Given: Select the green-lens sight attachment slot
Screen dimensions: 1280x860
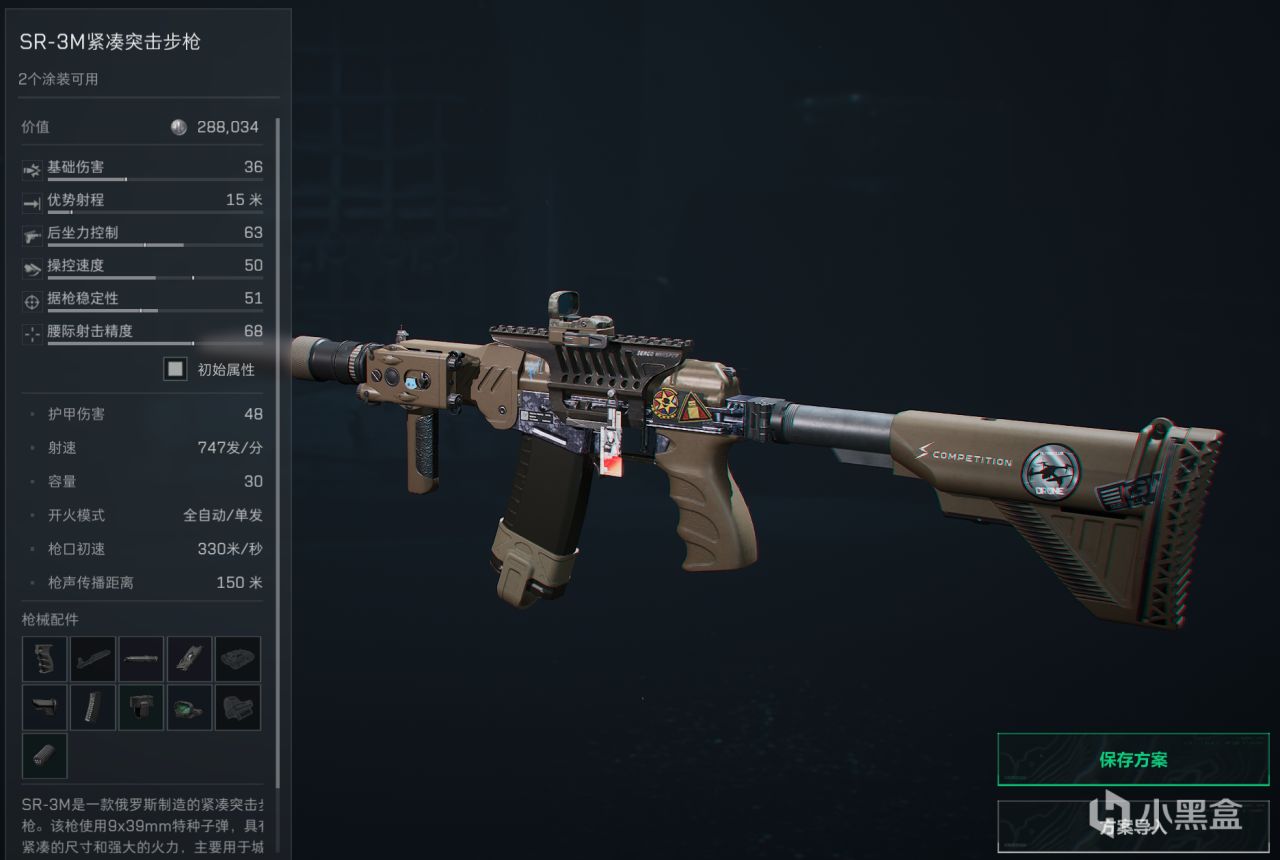Looking at the screenshot, I should pyautogui.click(x=189, y=707).
